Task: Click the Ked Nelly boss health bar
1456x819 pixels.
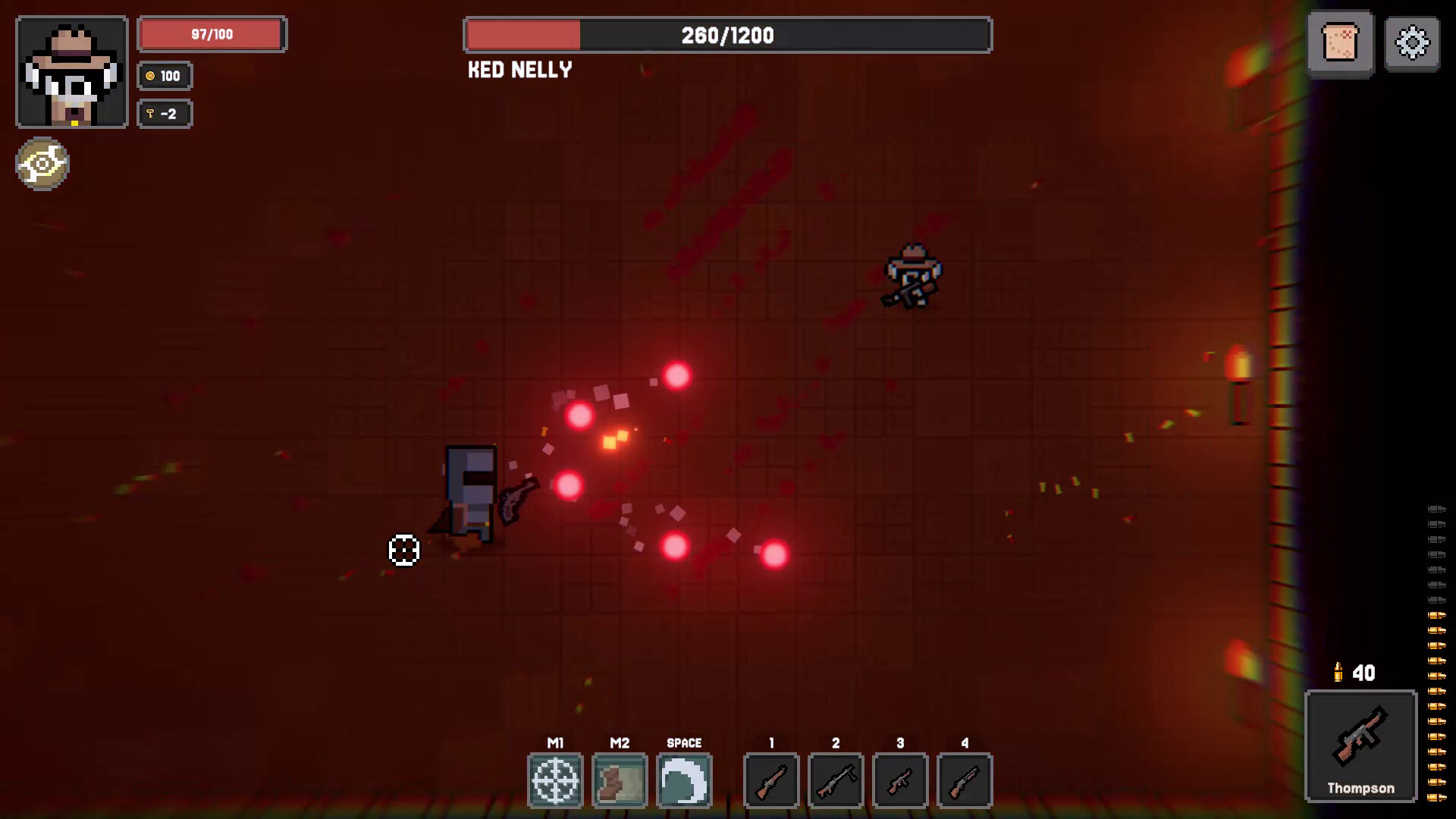Action: (x=727, y=35)
